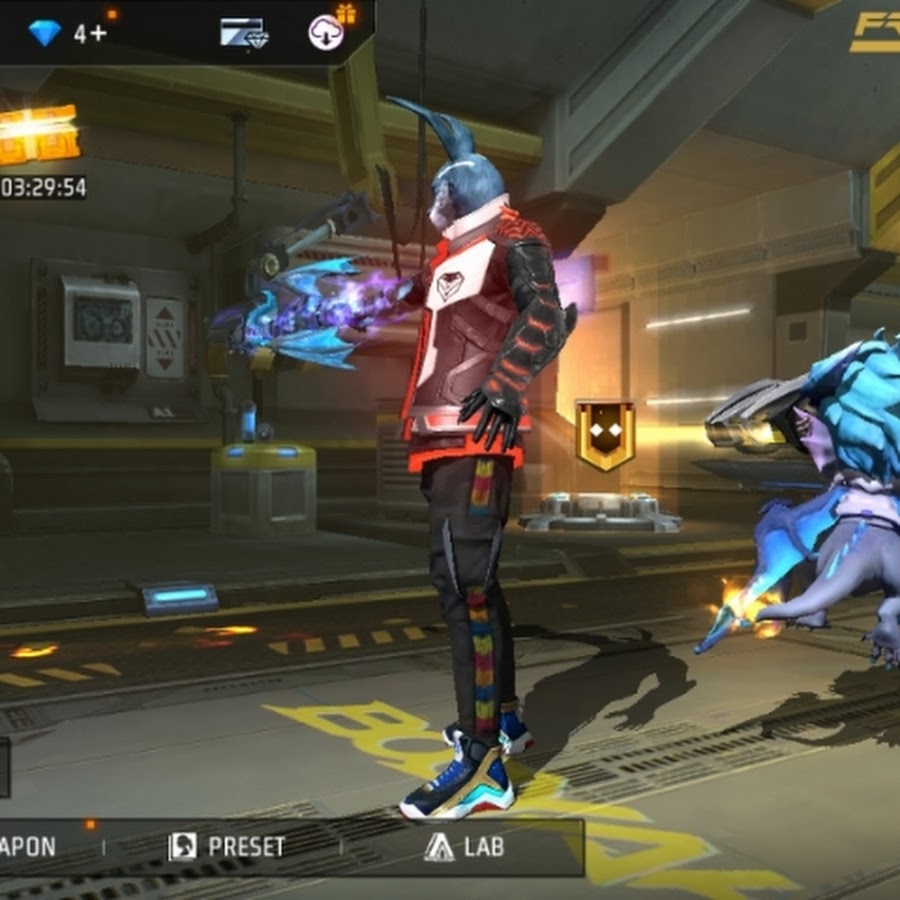Open the golden event box banner

click(x=37, y=133)
